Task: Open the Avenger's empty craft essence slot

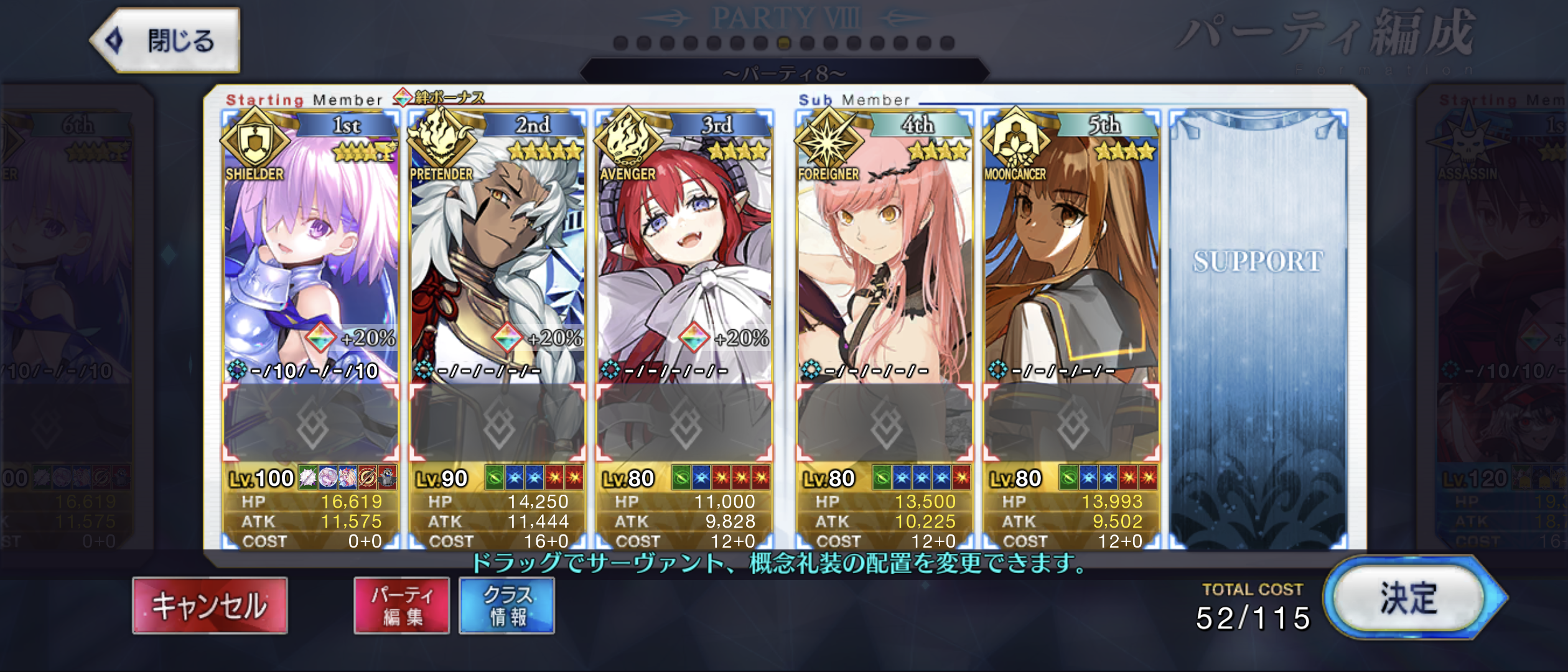Action: click(684, 424)
